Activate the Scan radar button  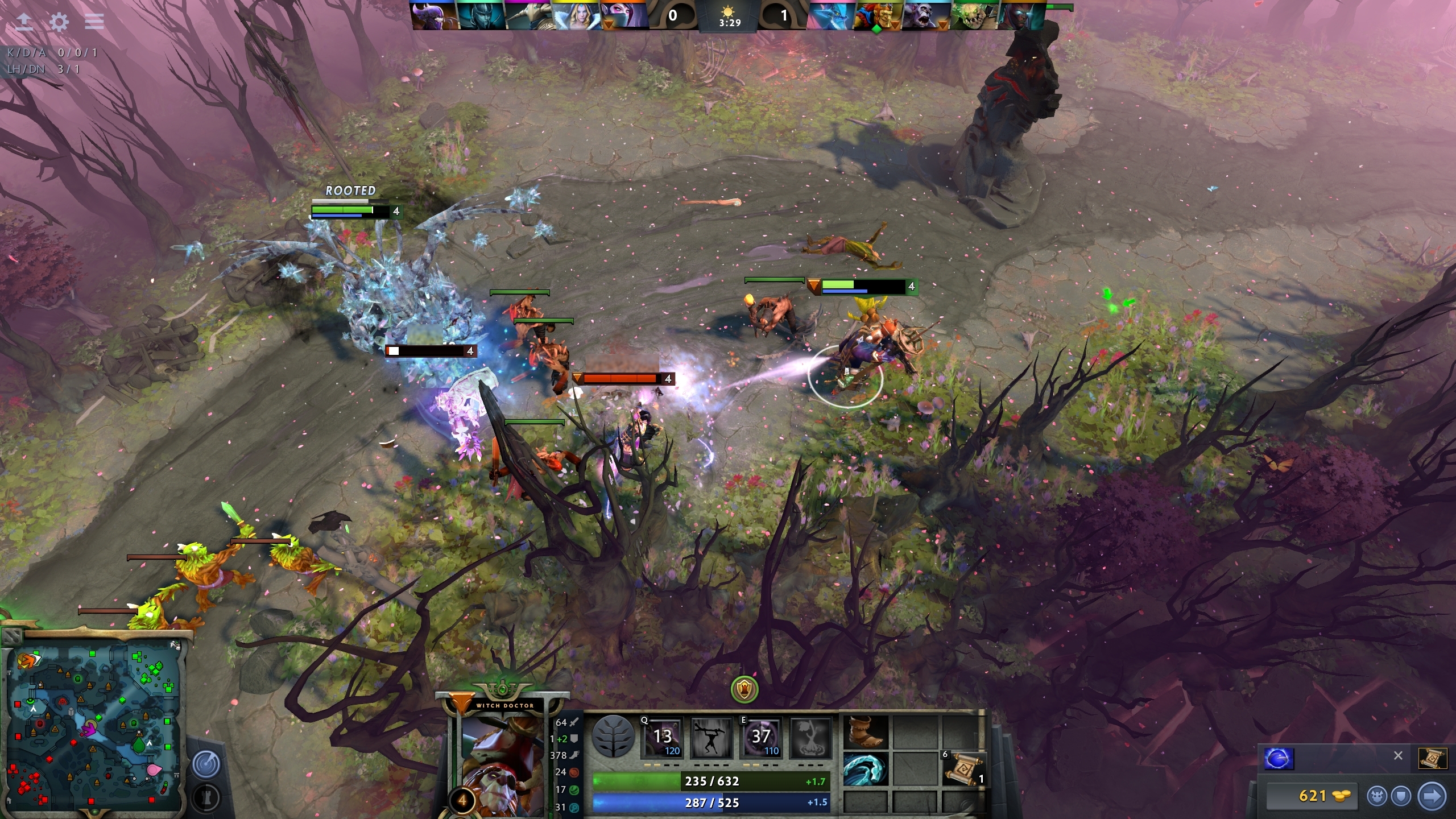(x=206, y=764)
